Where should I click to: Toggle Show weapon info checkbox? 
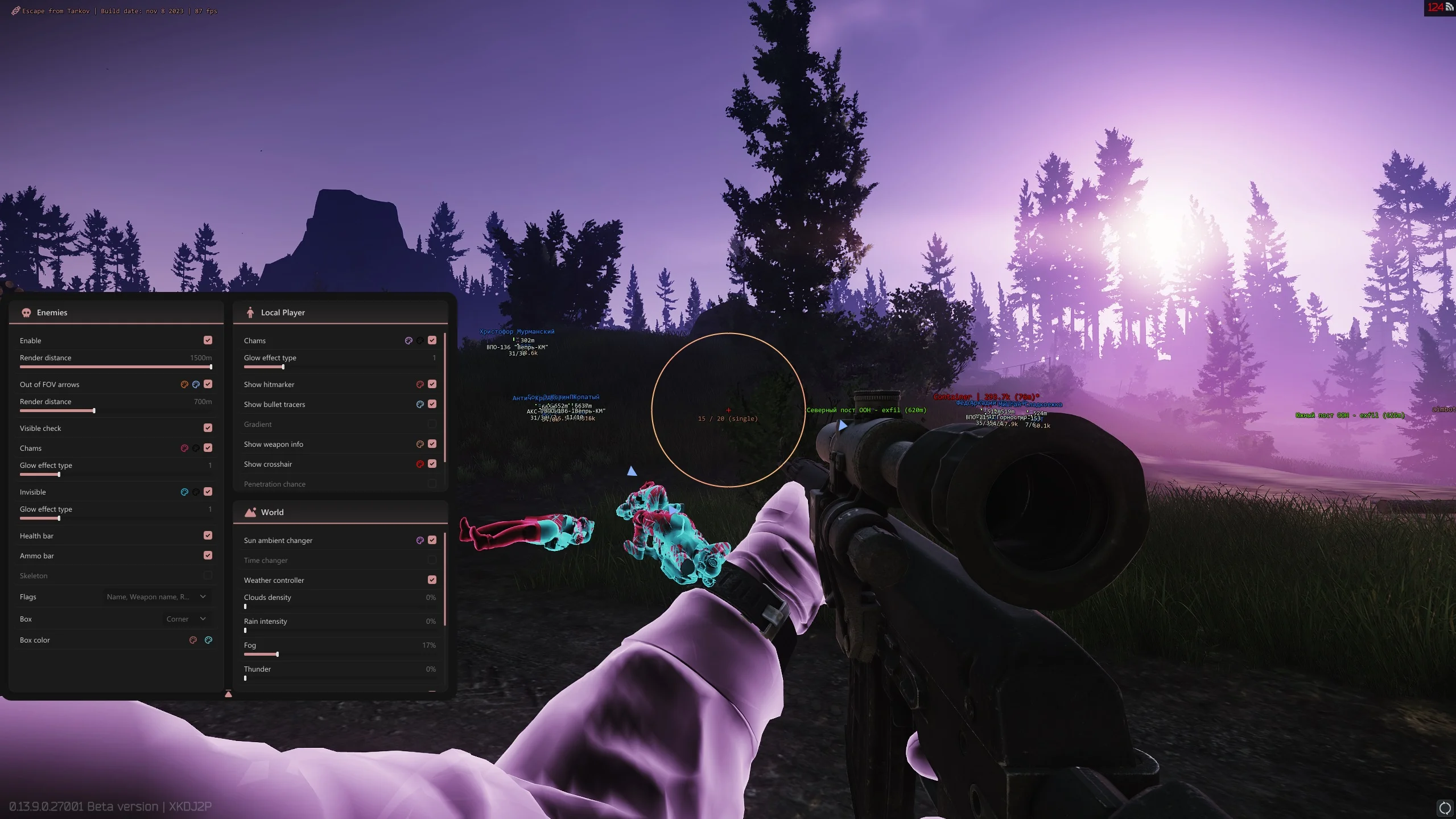432,444
